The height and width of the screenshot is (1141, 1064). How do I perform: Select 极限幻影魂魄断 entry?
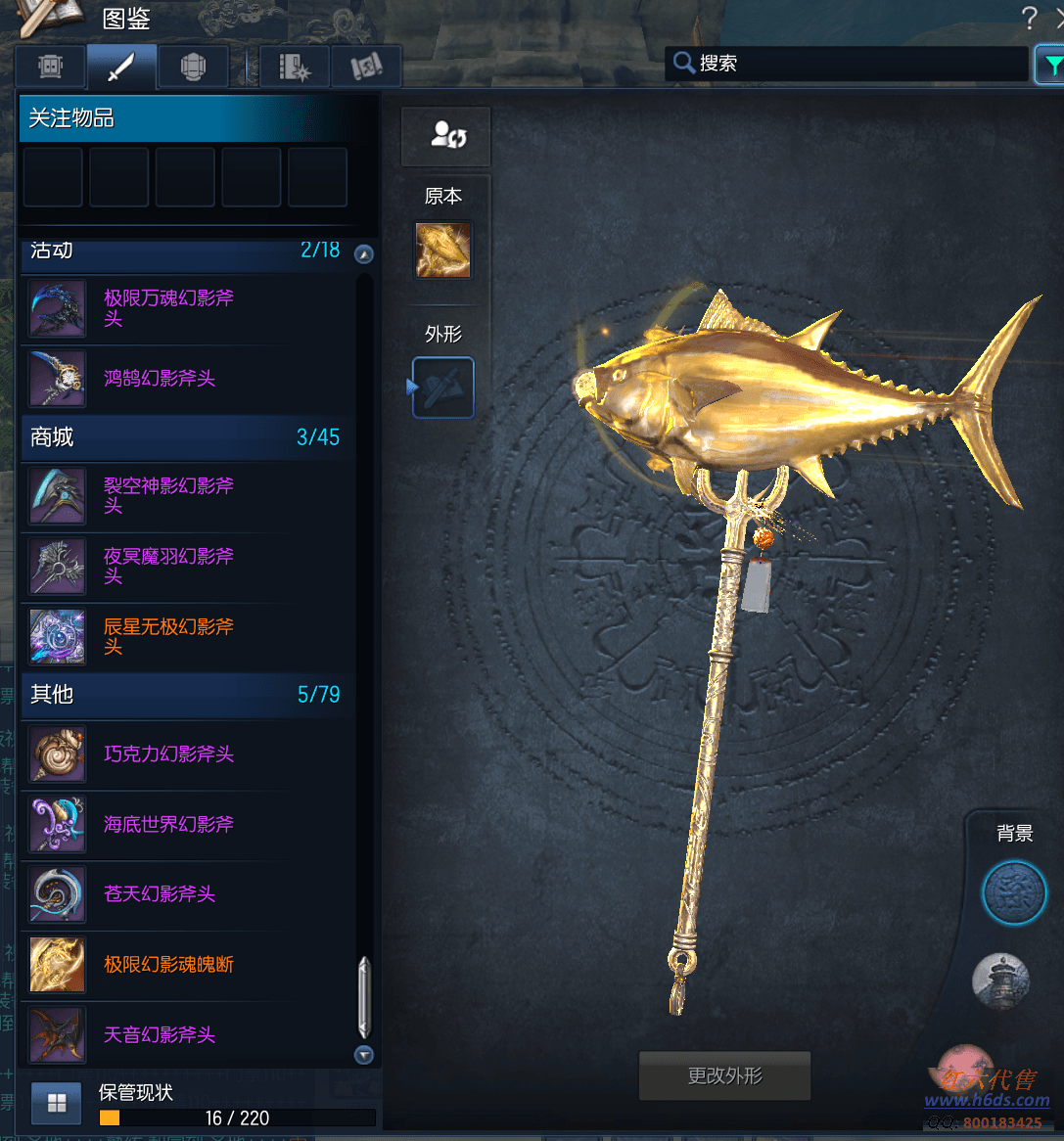point(168,965)
